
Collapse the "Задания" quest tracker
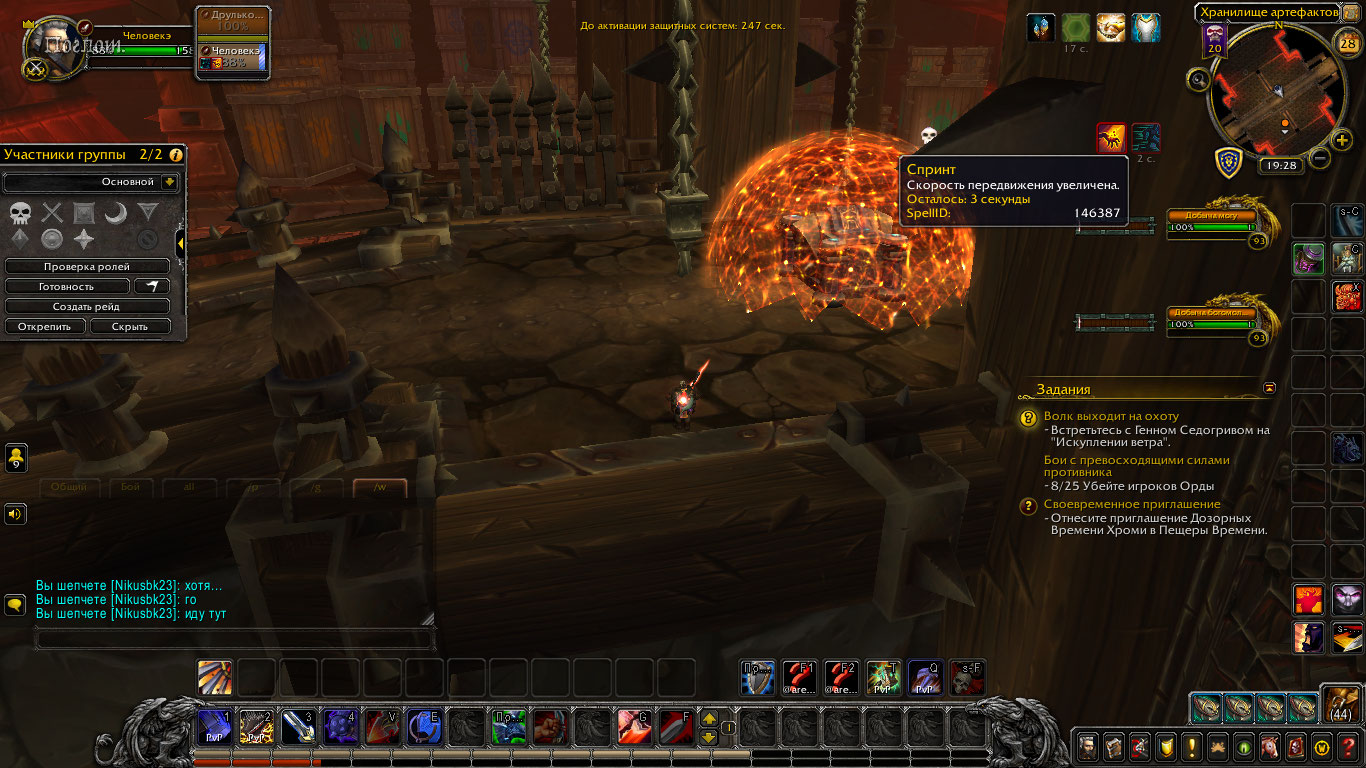click(1270, 387)
